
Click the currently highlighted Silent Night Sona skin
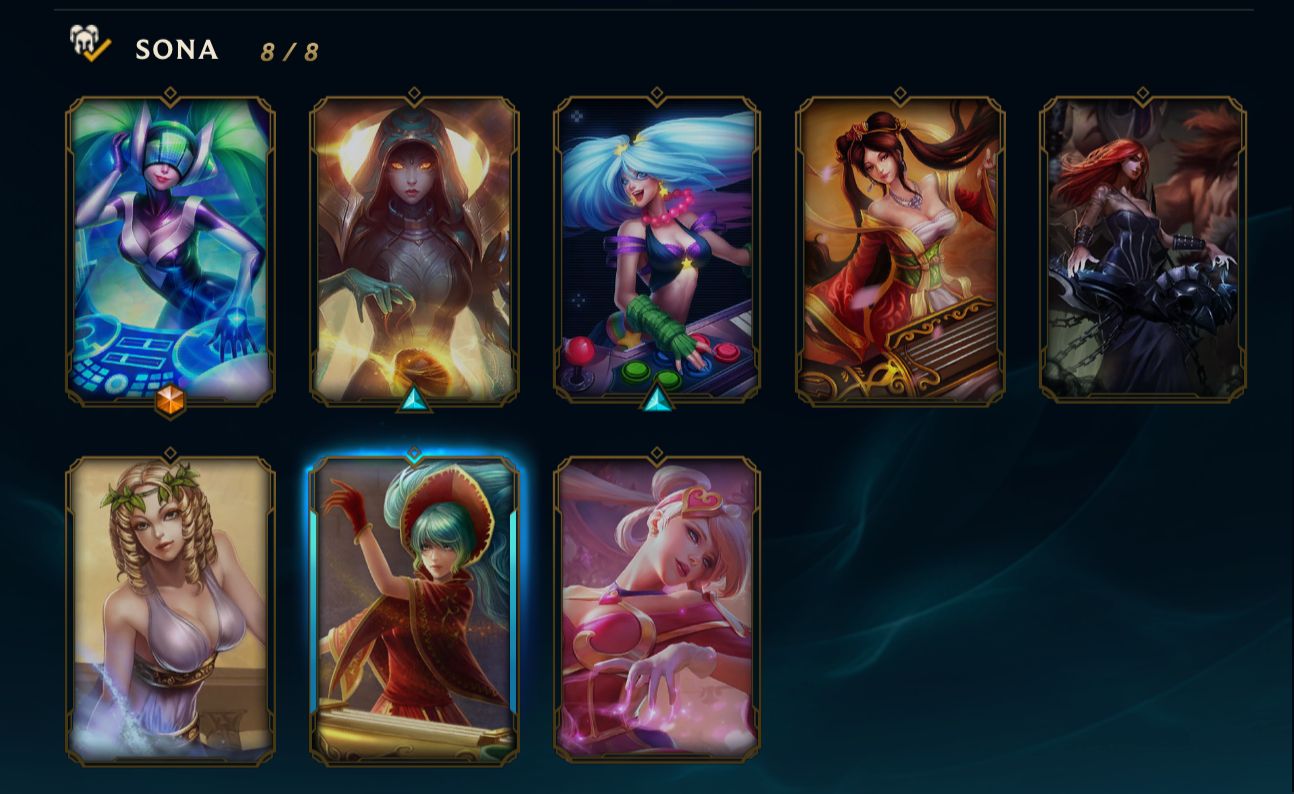coord(413,610)
